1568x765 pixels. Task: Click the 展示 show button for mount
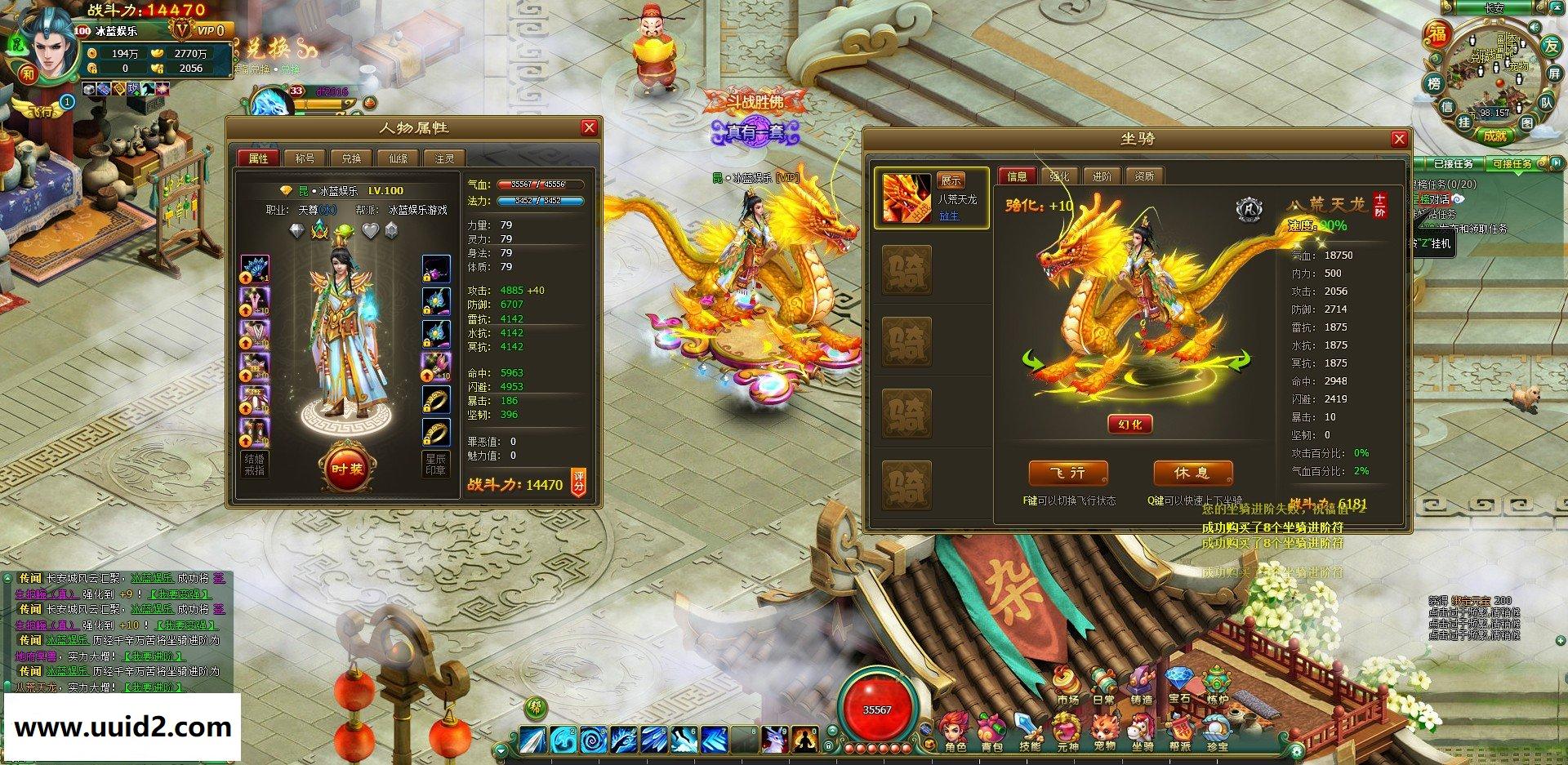pos(951,180)
